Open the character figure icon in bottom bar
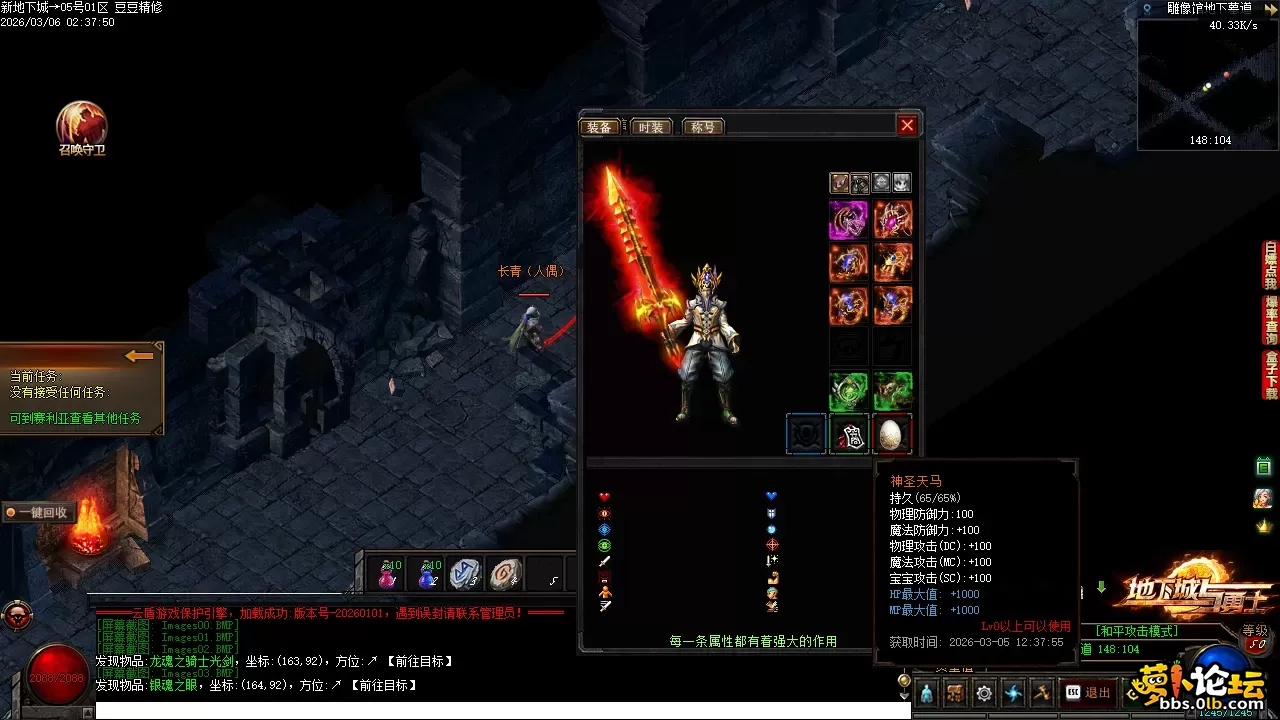 [x=926, y=692]
